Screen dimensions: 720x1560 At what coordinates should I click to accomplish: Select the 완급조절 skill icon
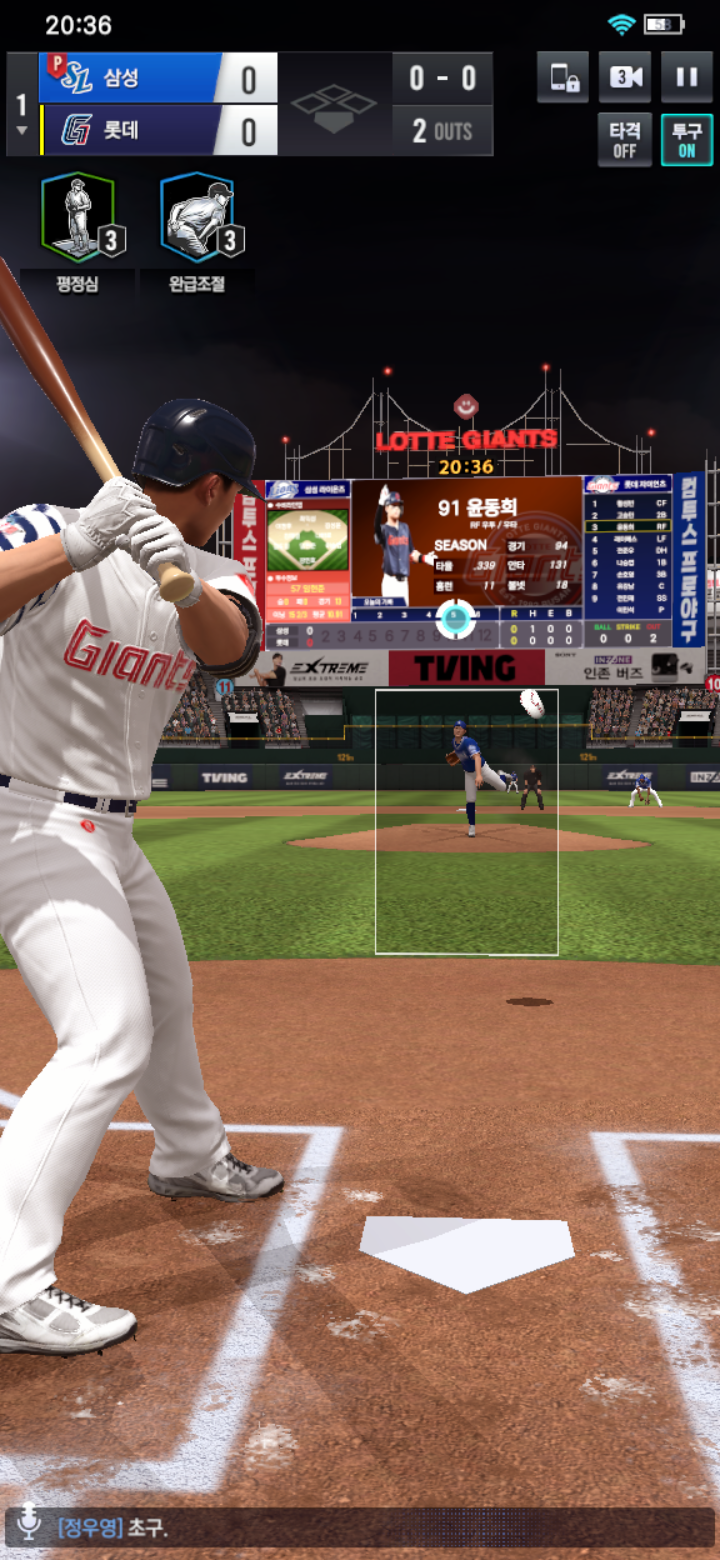197,218
